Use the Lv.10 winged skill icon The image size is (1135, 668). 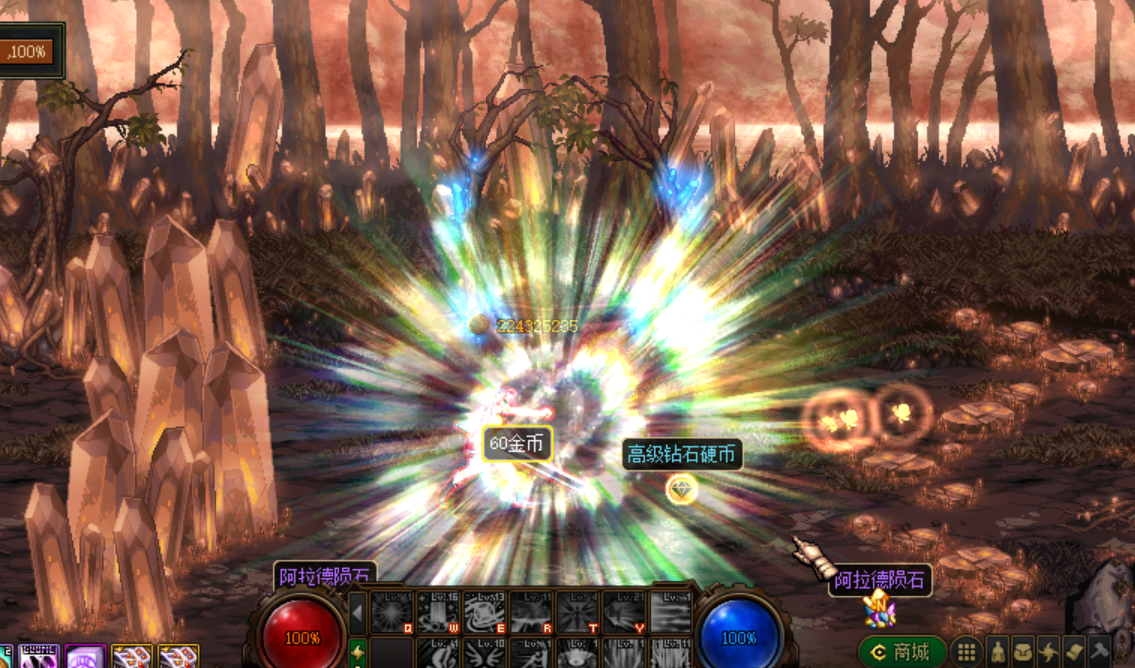tap(485, 654)
